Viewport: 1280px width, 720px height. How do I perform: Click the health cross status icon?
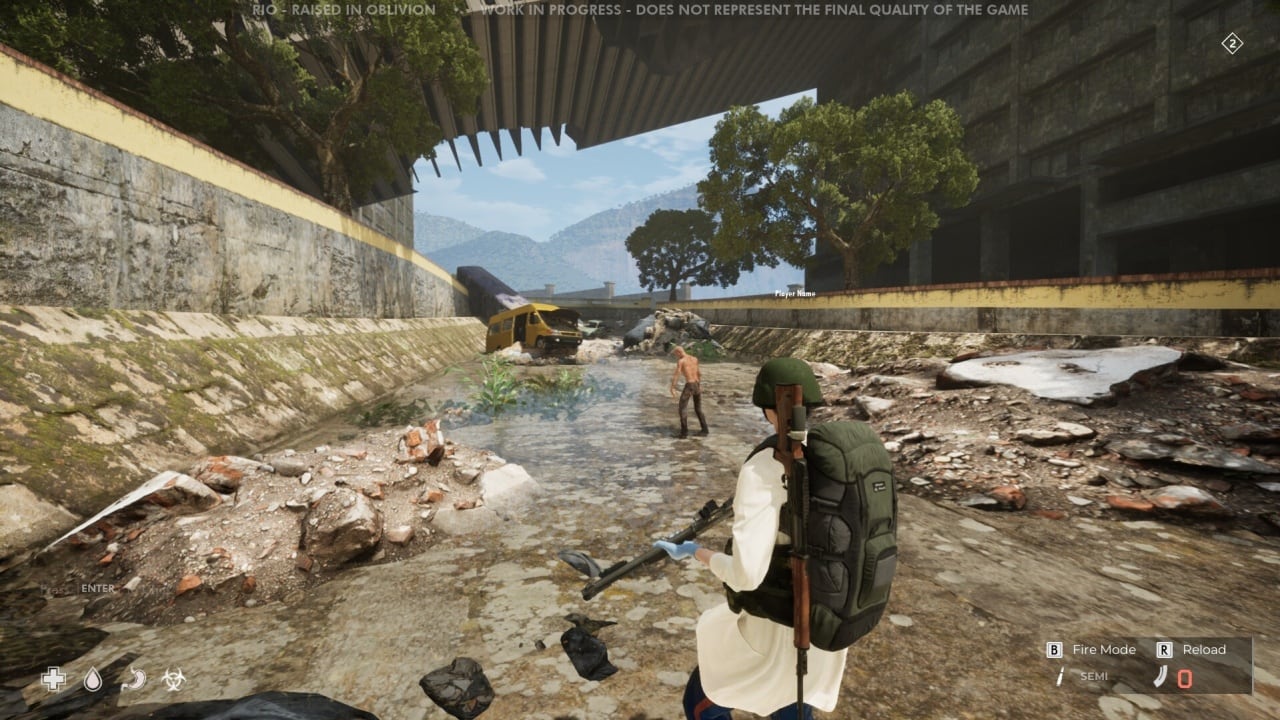pos(53,680)
